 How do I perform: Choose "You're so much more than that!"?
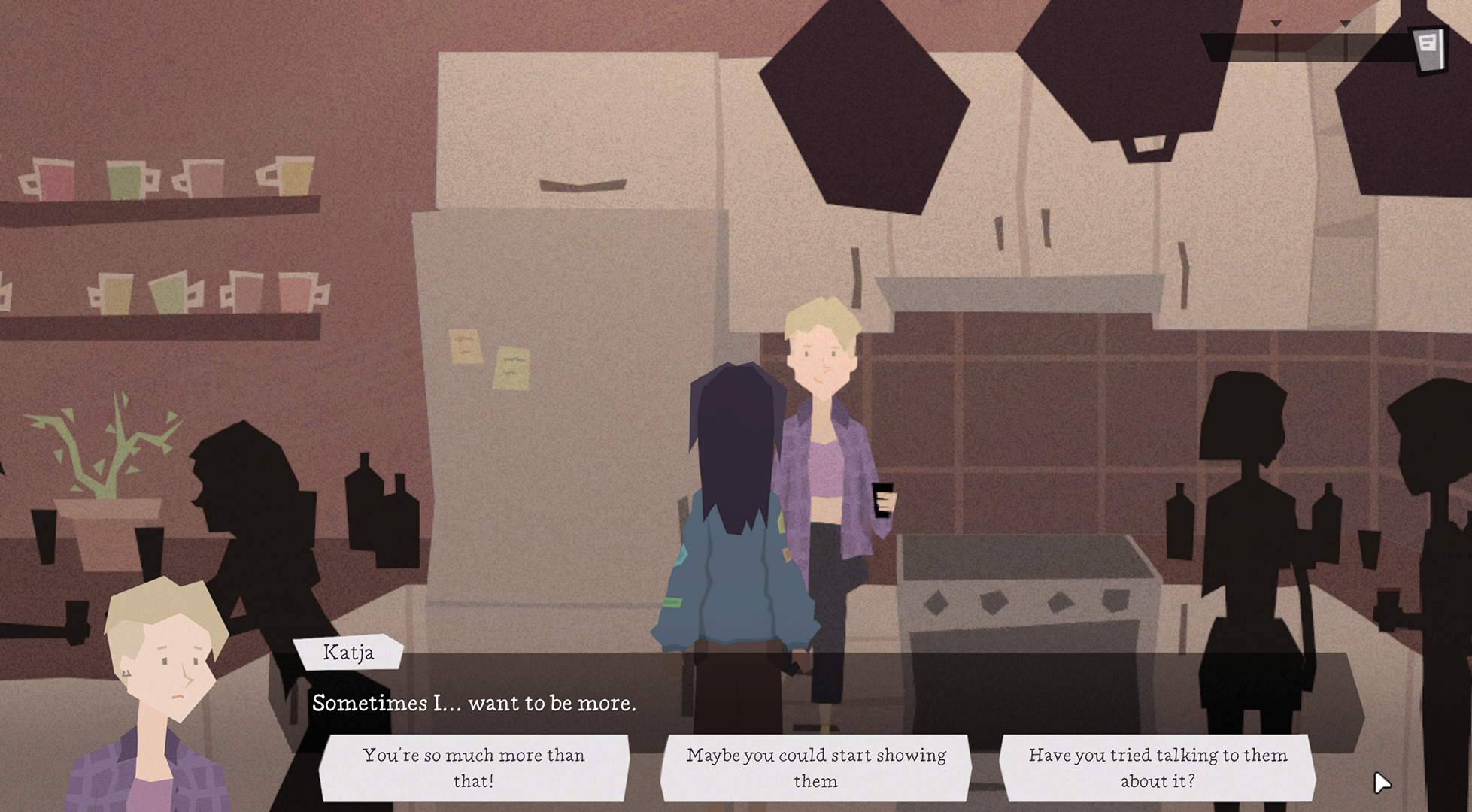pyautogui.click(x=475, y=768)
